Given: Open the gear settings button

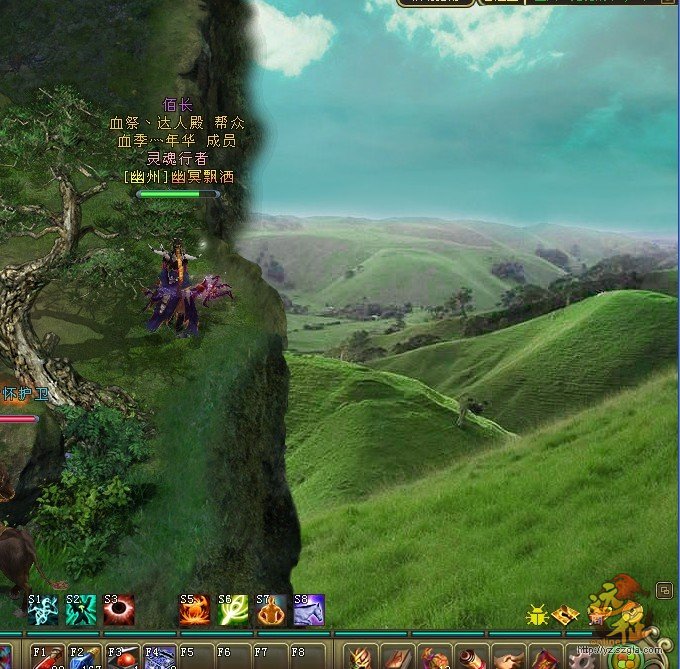Looking at the screenshot, I should [x=581, y=658].
